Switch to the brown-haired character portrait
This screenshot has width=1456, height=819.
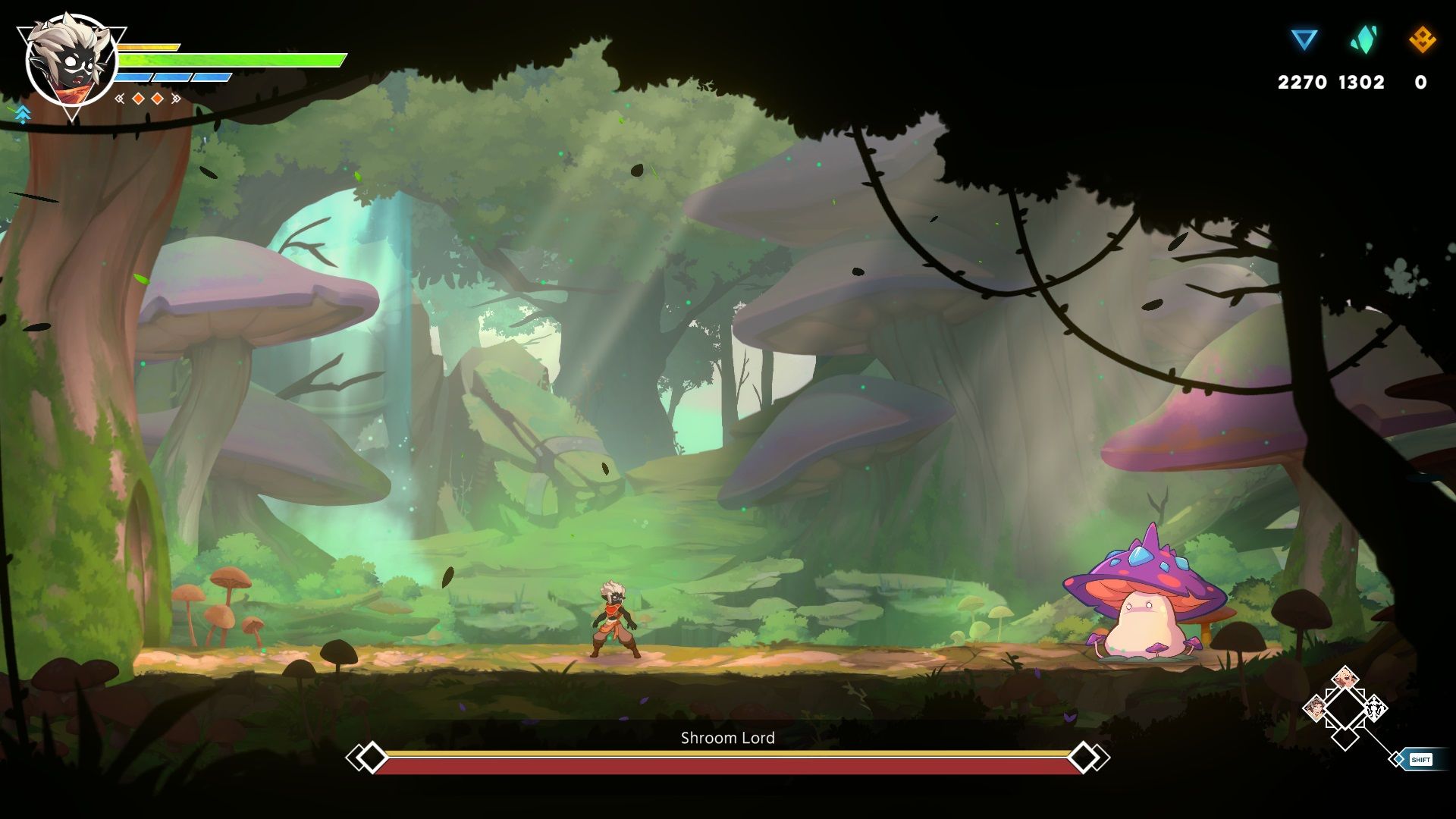tap(1316, 709)
